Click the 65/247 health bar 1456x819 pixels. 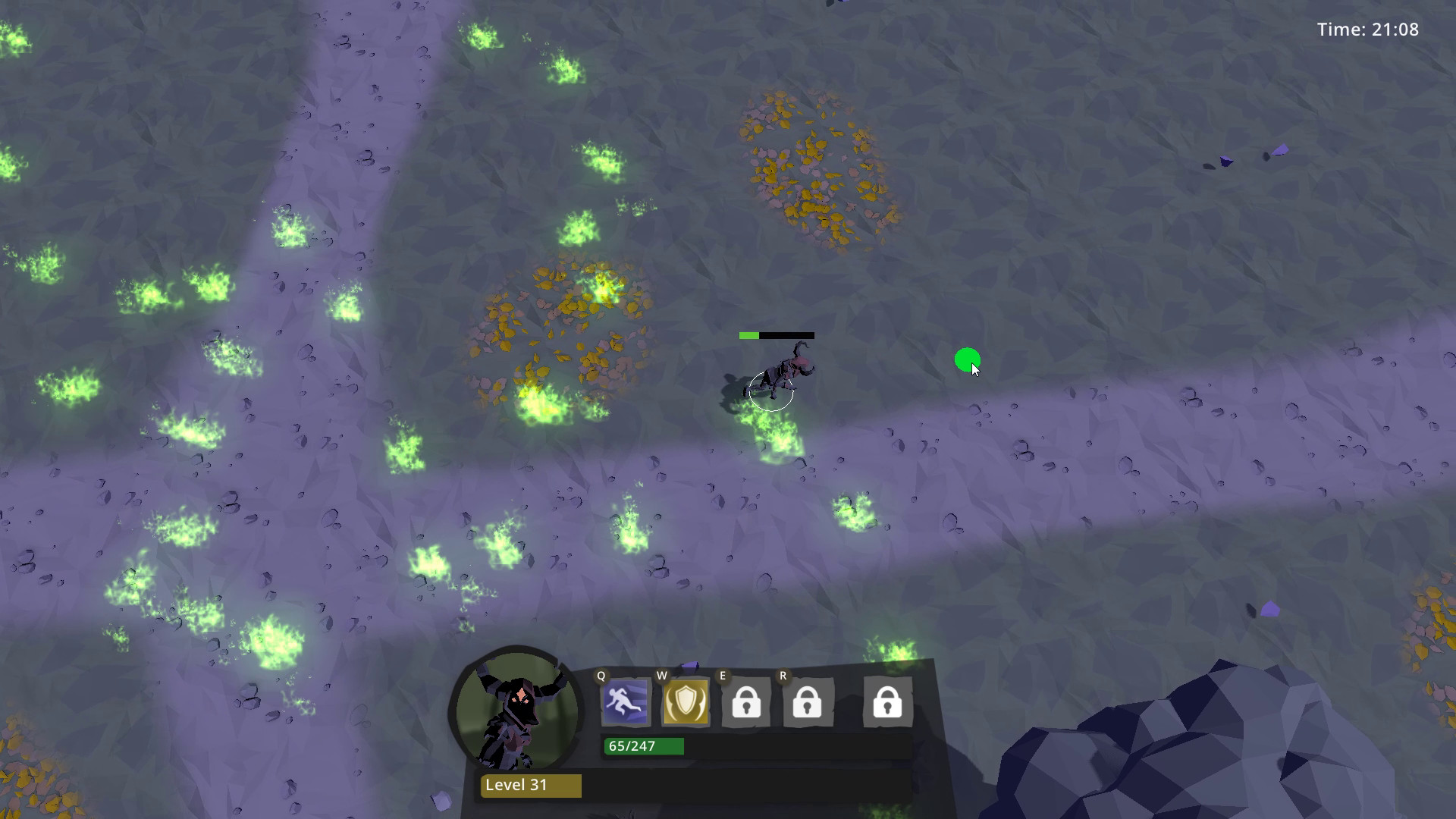click(642, 745)
